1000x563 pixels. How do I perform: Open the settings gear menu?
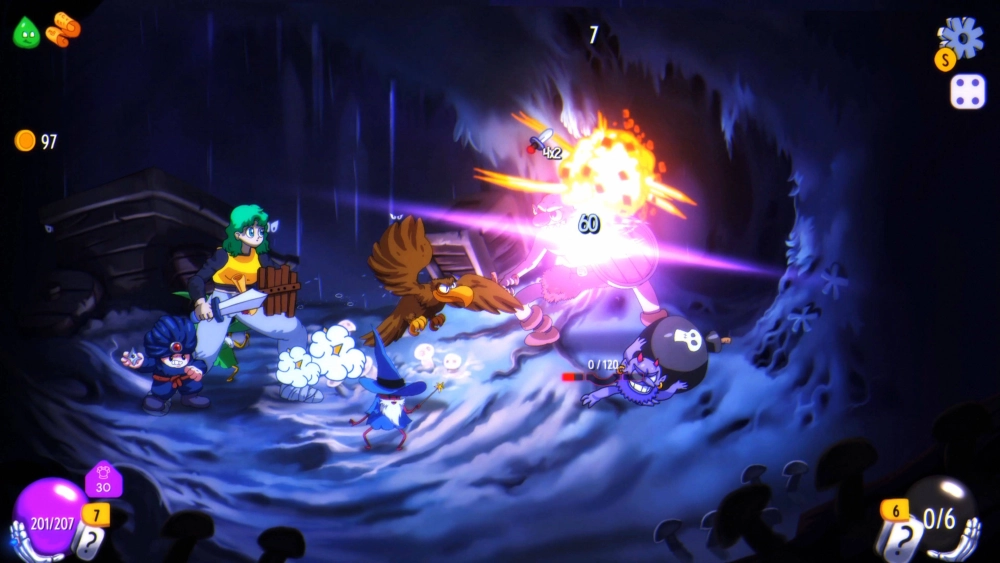(964, 37)
